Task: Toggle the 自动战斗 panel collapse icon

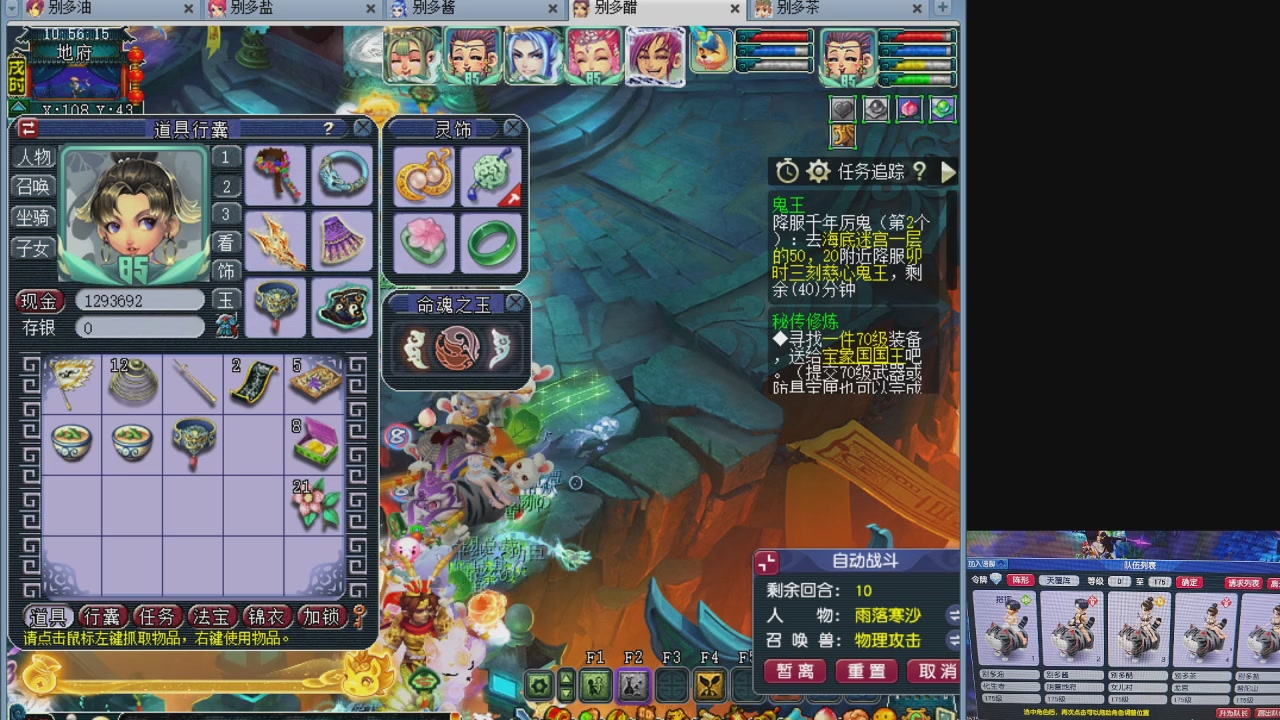Action: click(x=768, y=561)
